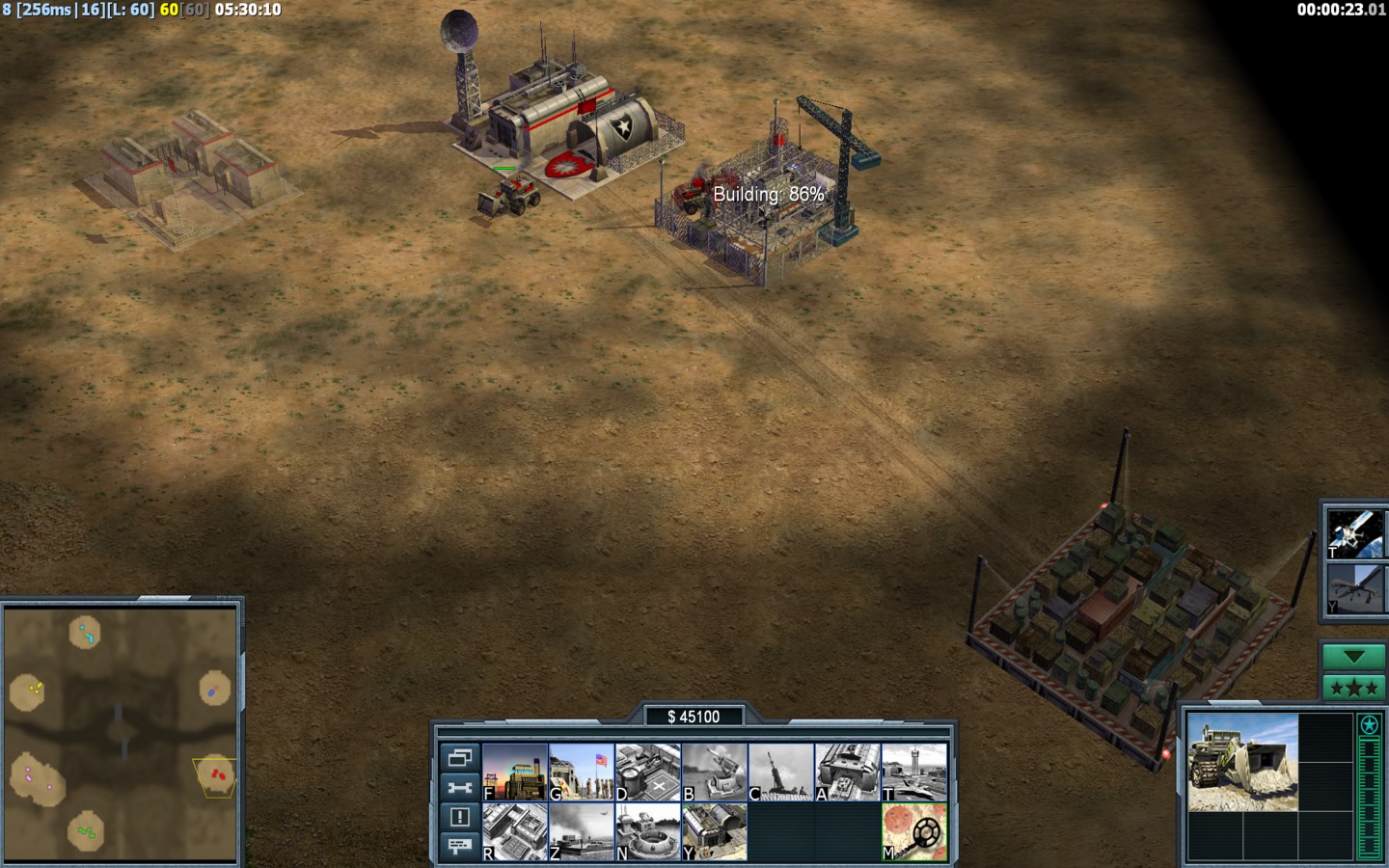Build a Patriot missile battery (B)
The height and width of the screenshot is (868, 1389).
click(x=715, y=772)
